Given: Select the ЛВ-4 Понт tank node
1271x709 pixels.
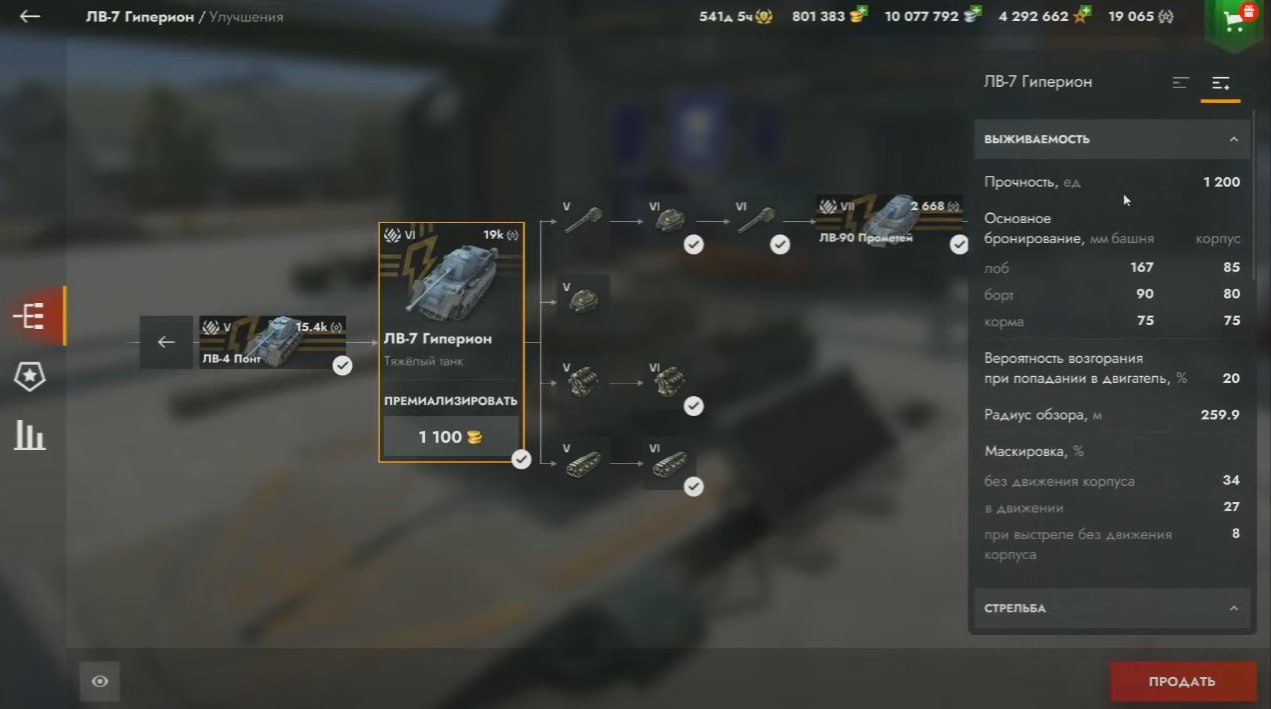Looking at the screenshot, I should pos(272,342).
